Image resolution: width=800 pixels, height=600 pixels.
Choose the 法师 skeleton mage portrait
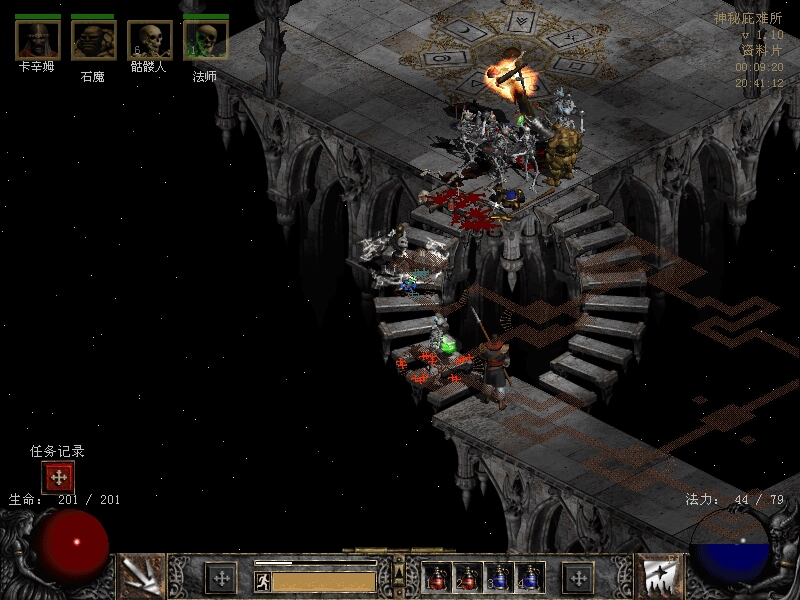coord(205,40)
